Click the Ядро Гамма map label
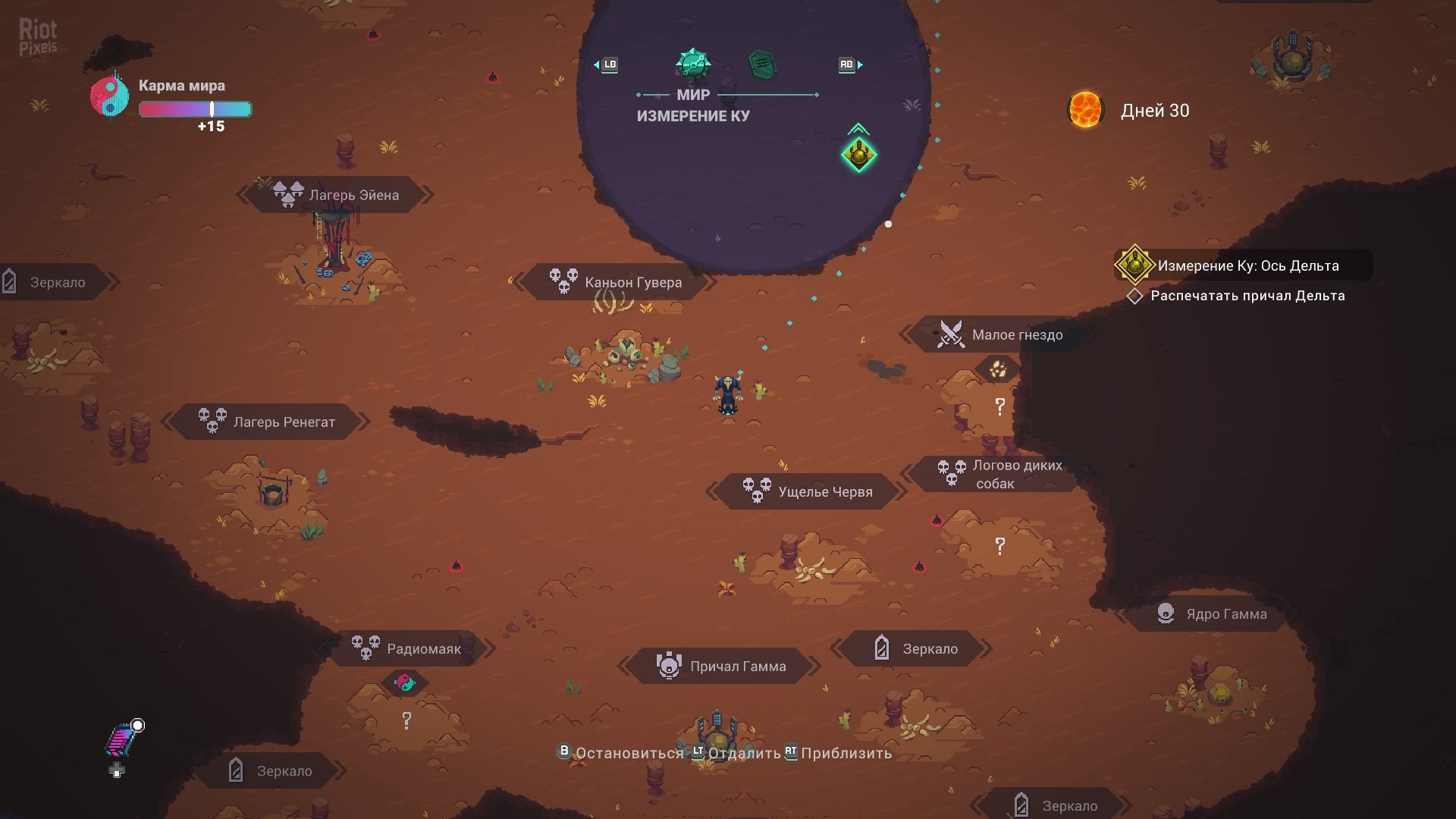This screenshot has height=819, width=1456. (1211, 613)
